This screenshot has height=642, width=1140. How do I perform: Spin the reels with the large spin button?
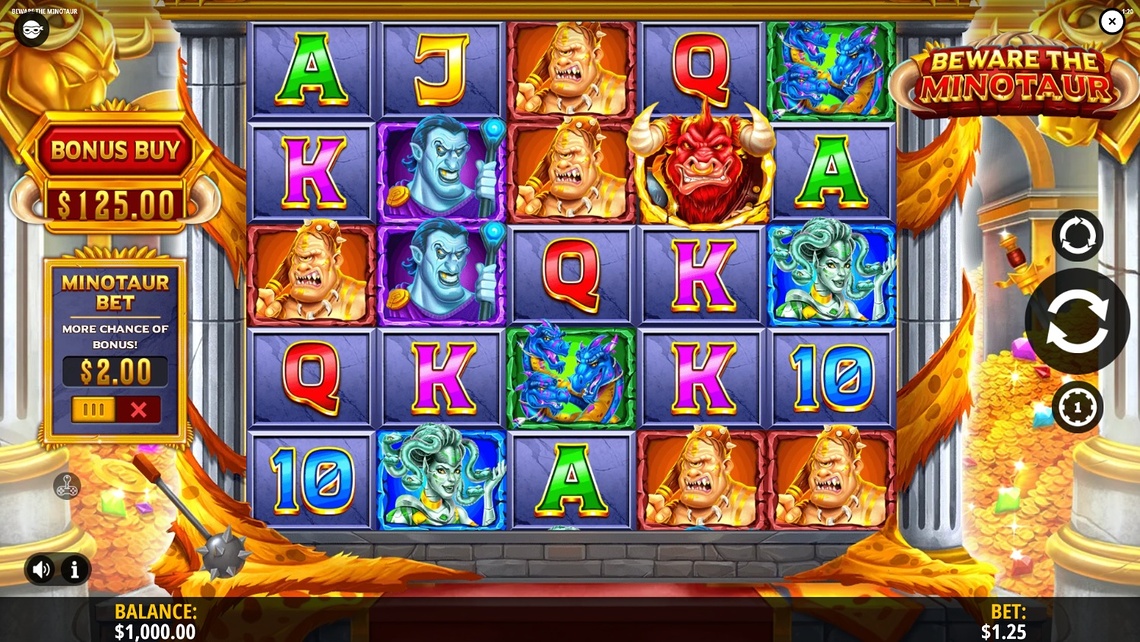point(1077,321)
